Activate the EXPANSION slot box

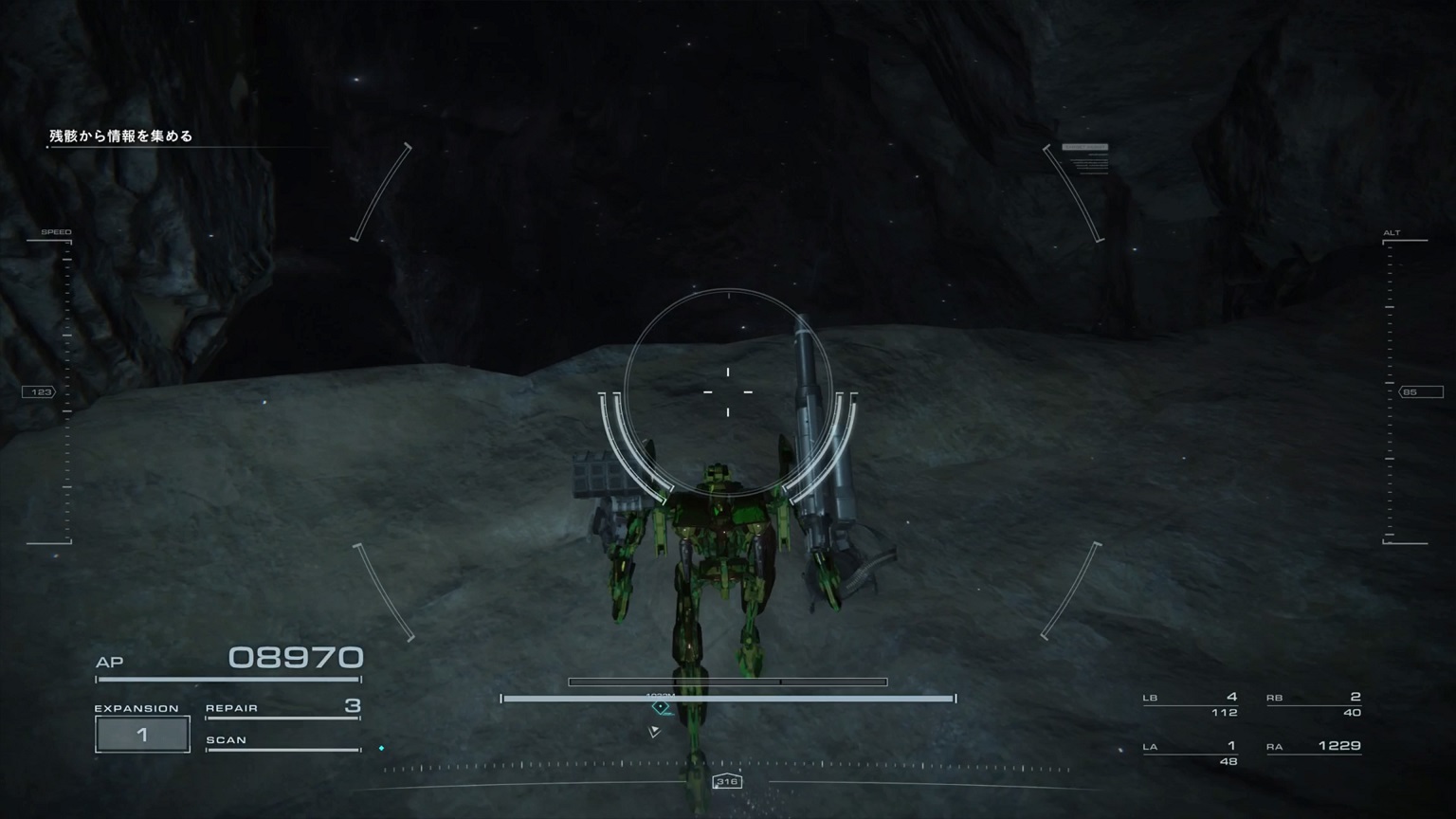142,735
